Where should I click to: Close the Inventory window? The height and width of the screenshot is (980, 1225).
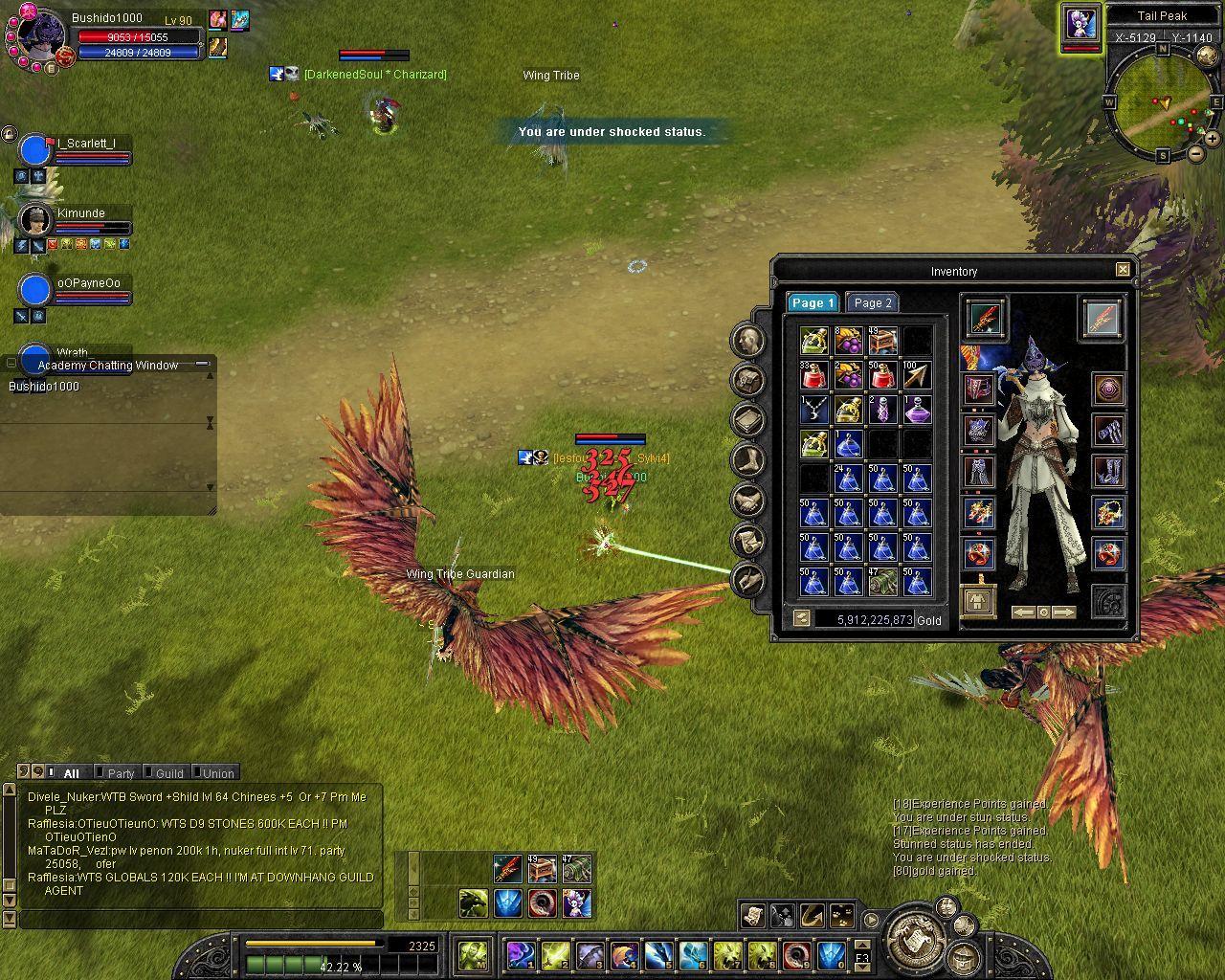pyautogui.click(x=1123, y=270)
